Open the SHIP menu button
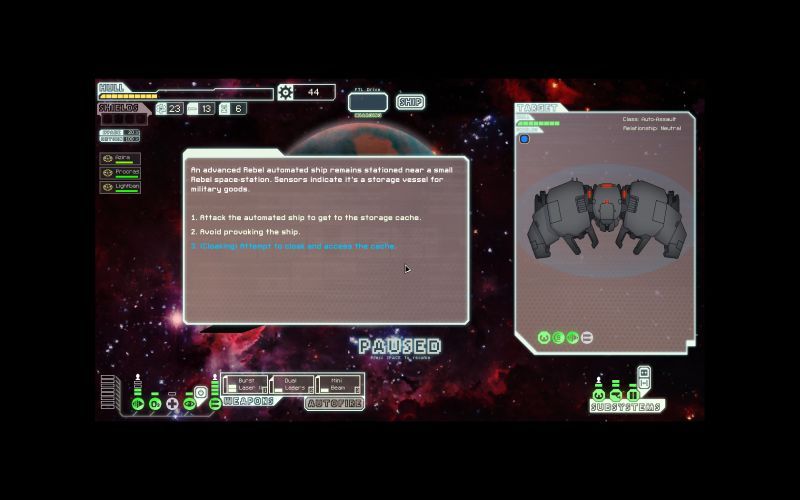Viewport: 800px width, 500px height. coord(410,102)
